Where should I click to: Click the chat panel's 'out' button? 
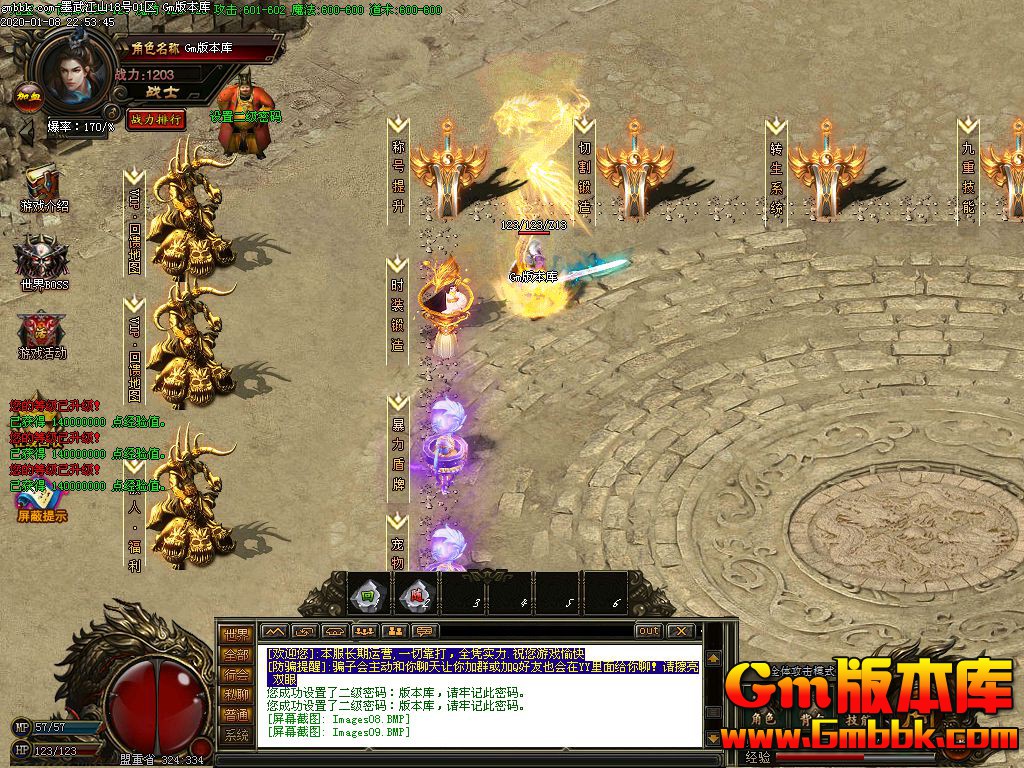(649, 631)
